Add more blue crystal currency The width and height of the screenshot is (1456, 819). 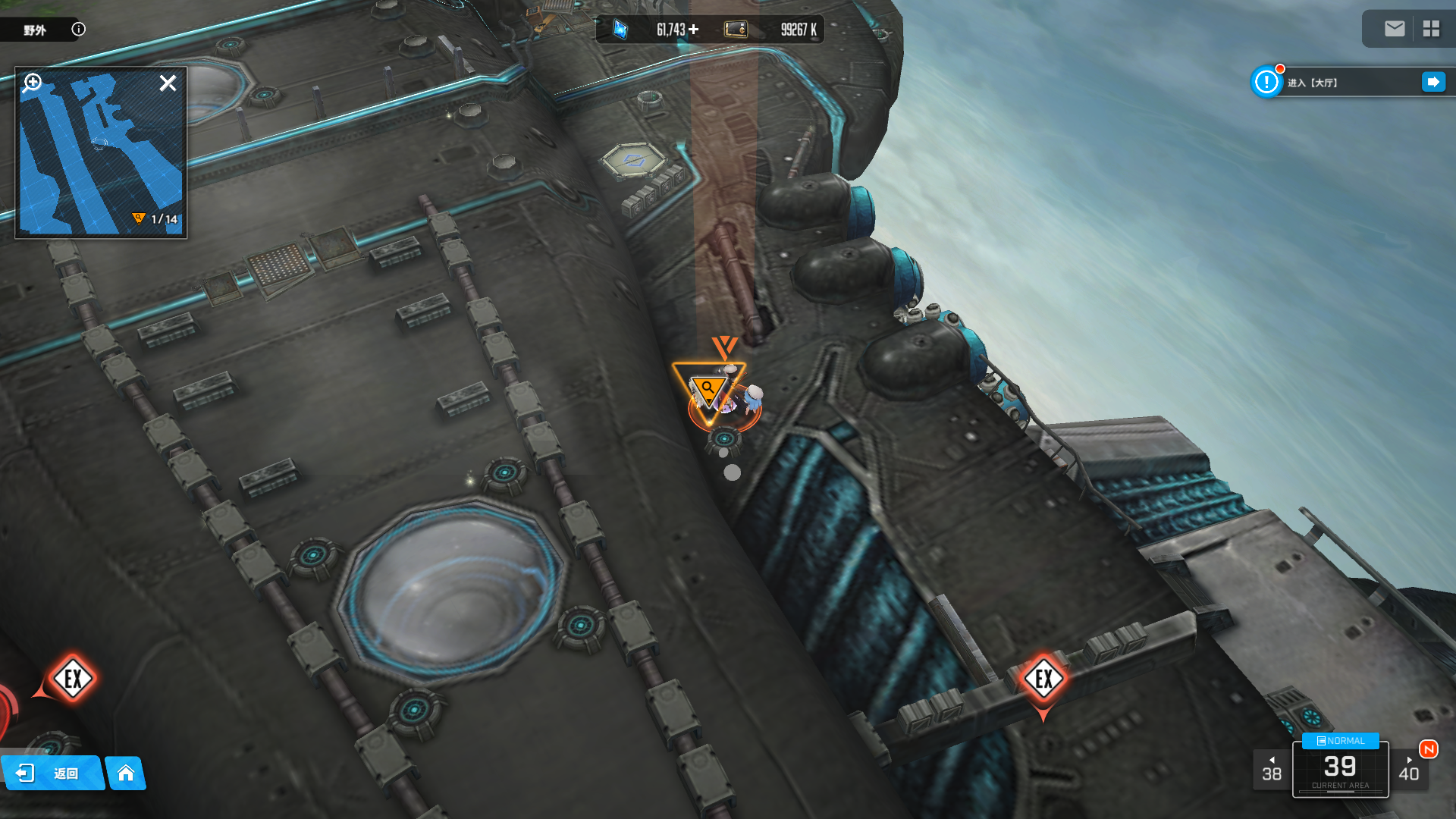(693, 30)
